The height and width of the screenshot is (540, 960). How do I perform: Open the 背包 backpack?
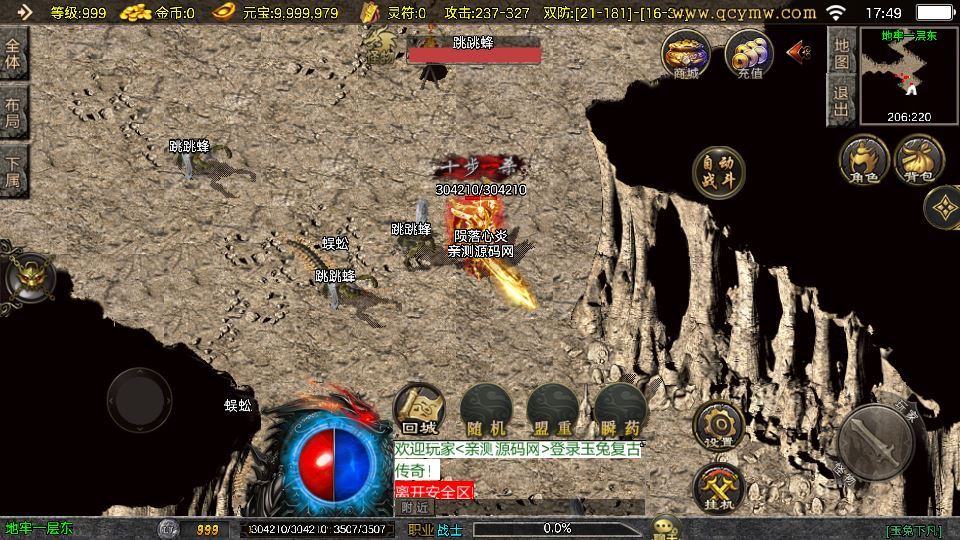(919, 160)
